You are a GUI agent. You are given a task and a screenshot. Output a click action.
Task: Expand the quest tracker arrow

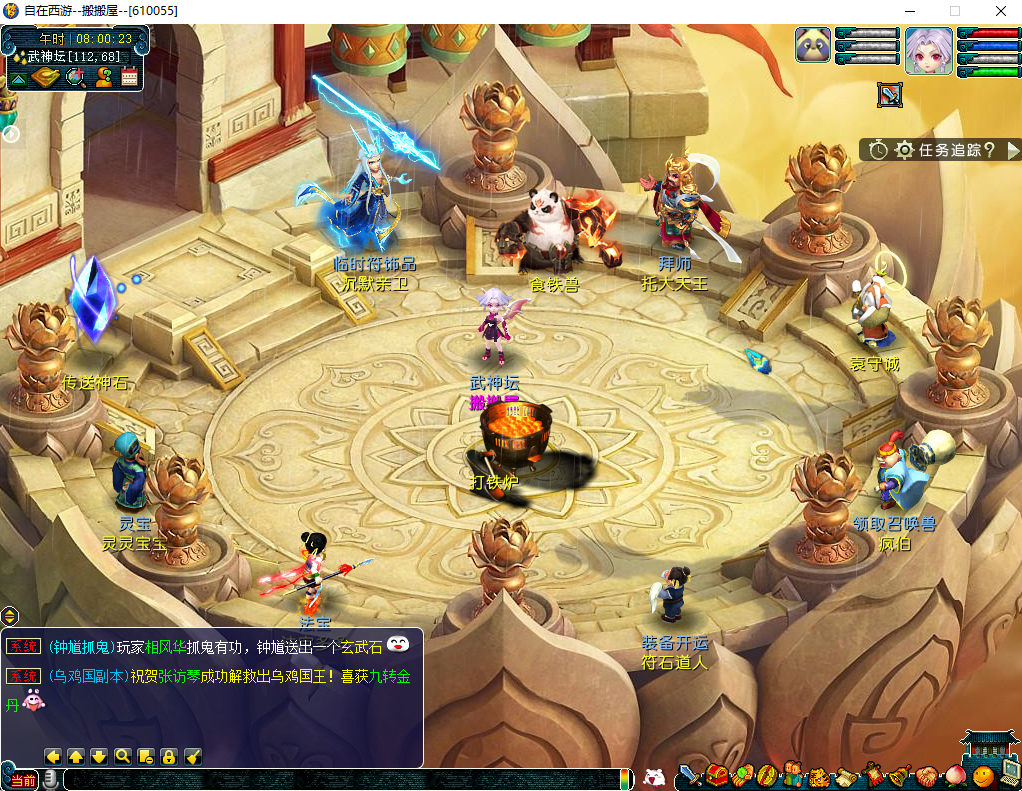click(x=1012, y=150)
